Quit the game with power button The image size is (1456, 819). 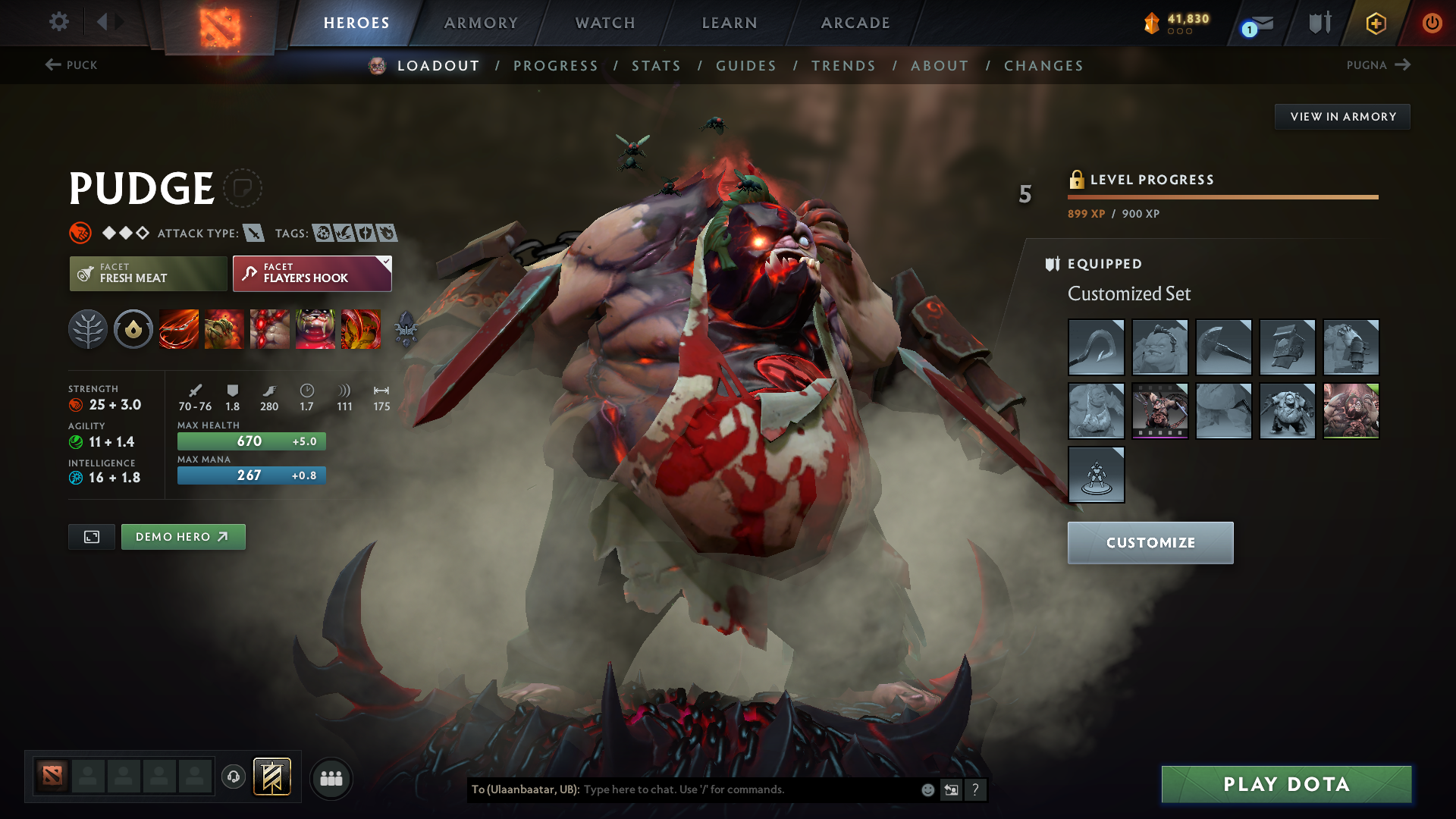pyautogui.click(x=1432, y=23)
